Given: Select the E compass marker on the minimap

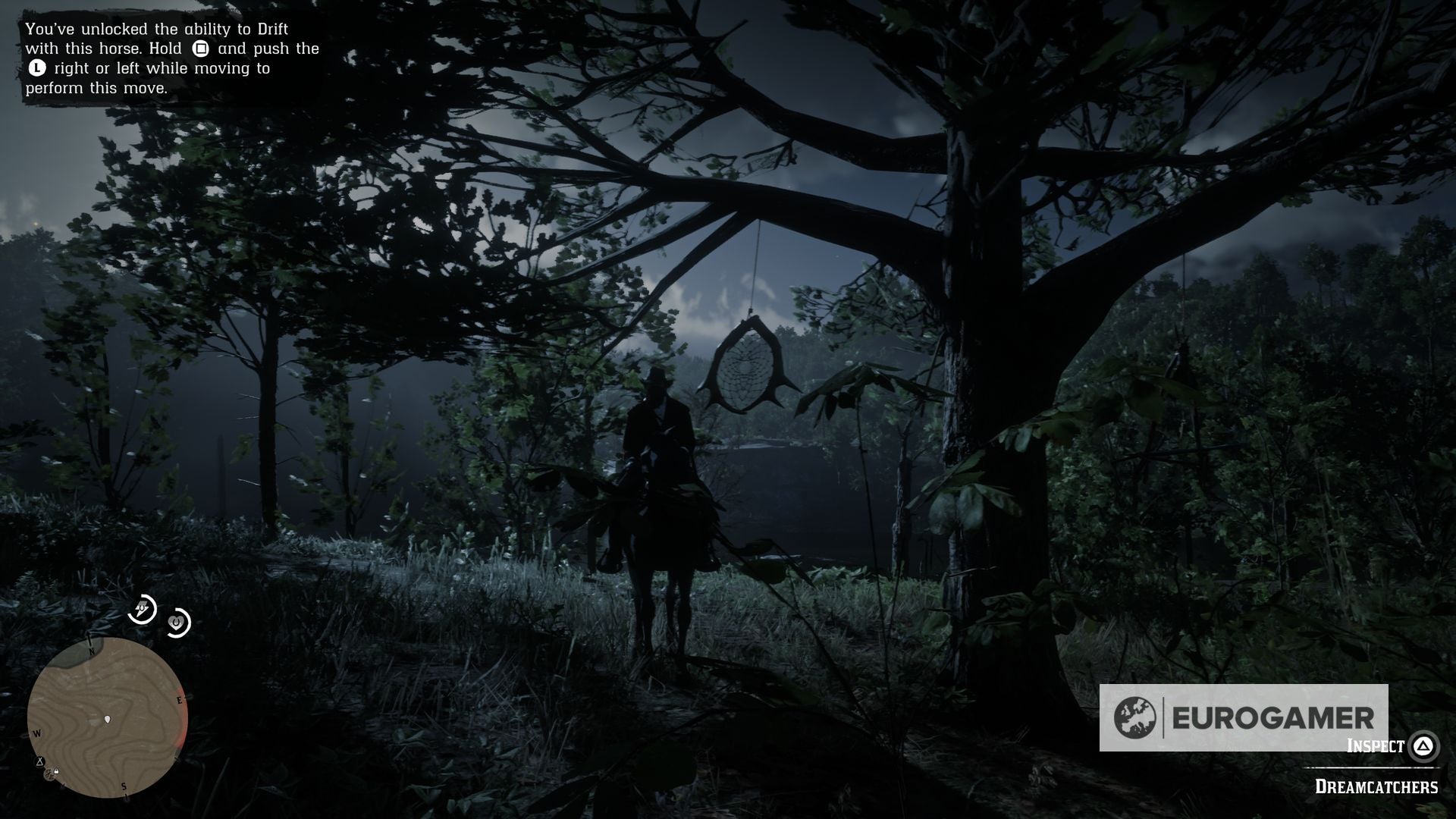Looking at the screenshot, I should click(x=179, y=701).
